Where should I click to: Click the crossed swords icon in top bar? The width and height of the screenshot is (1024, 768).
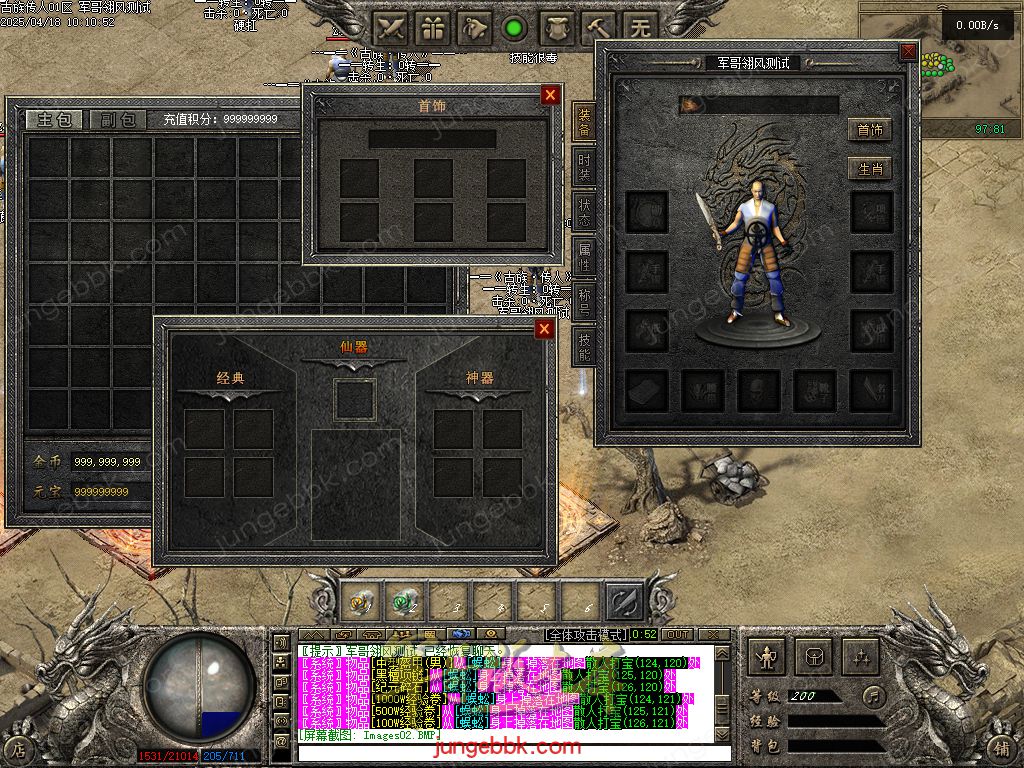391,27
